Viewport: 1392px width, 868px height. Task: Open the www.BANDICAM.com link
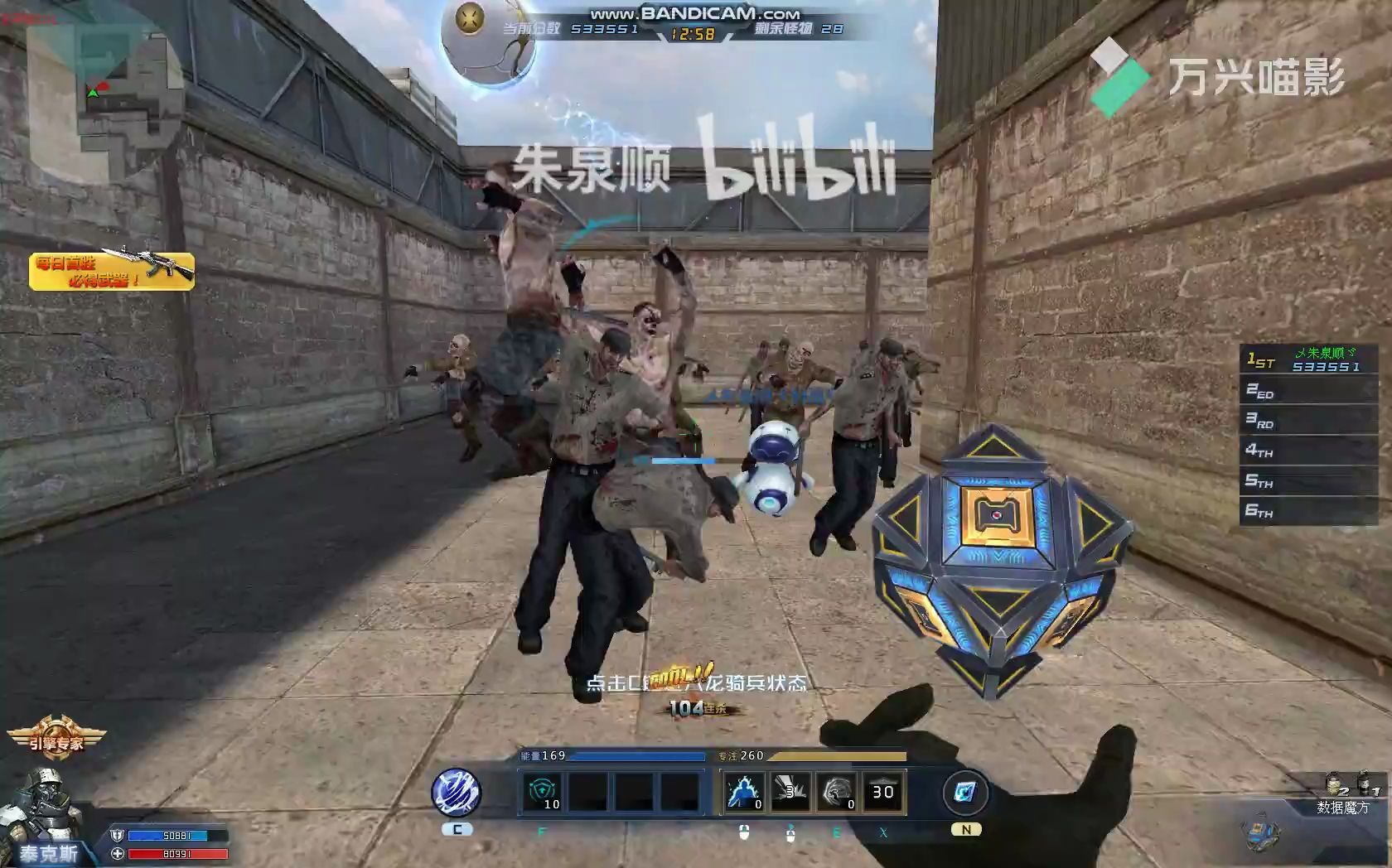(x=694, y=12)
